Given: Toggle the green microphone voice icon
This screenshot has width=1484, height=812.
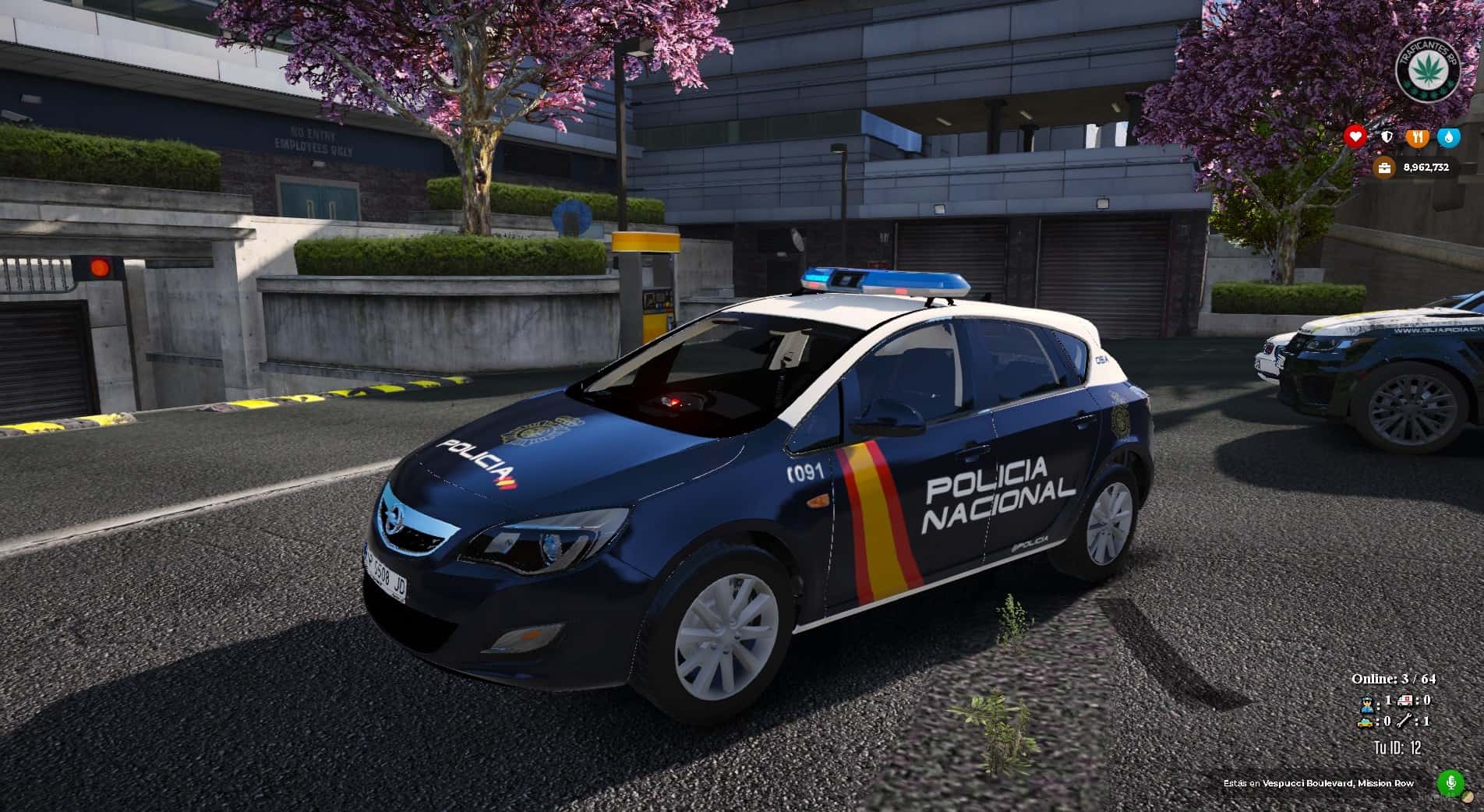Looking at the screenshot, I should pos(1450,782).
